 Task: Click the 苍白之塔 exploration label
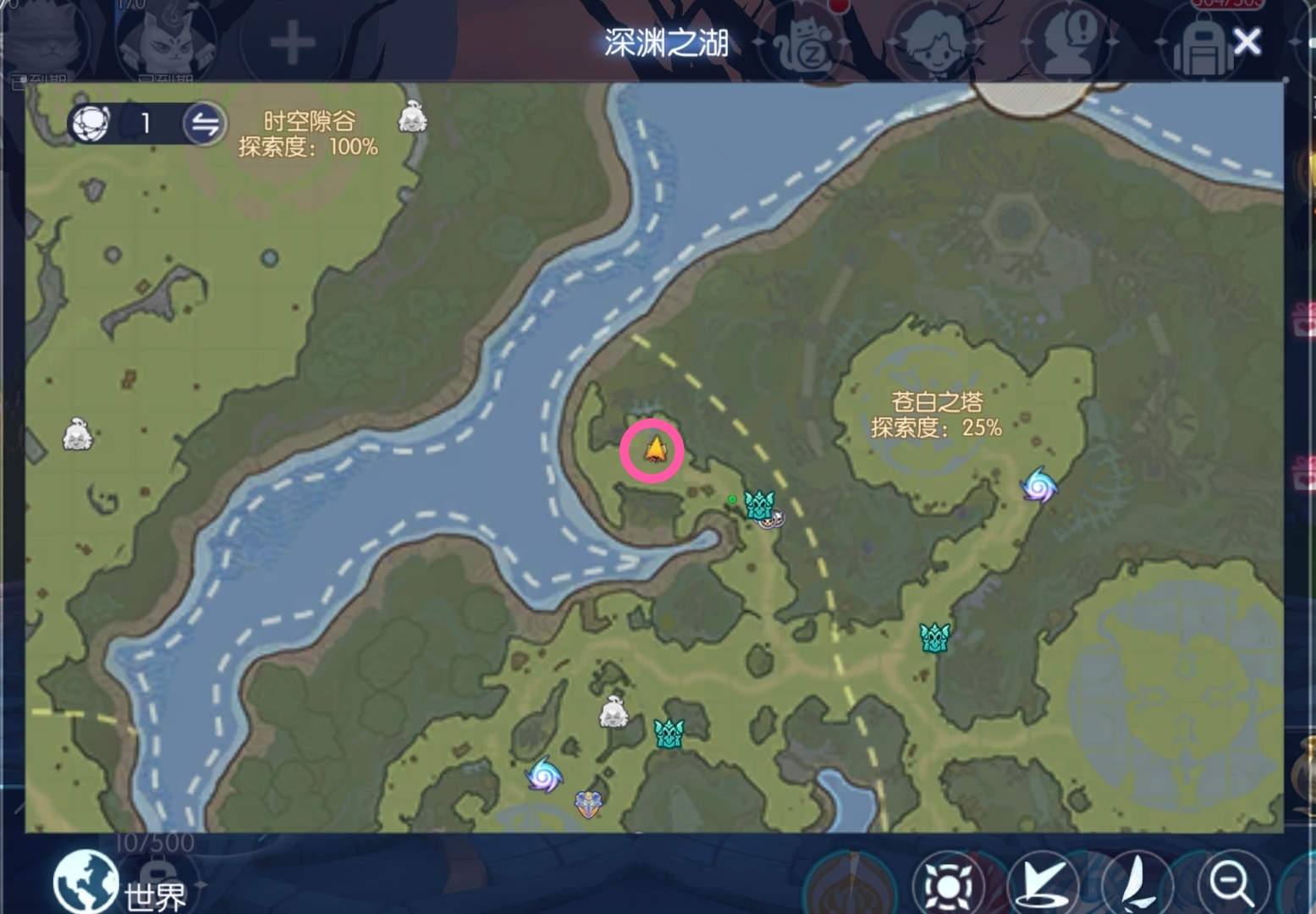click(937, 415)
